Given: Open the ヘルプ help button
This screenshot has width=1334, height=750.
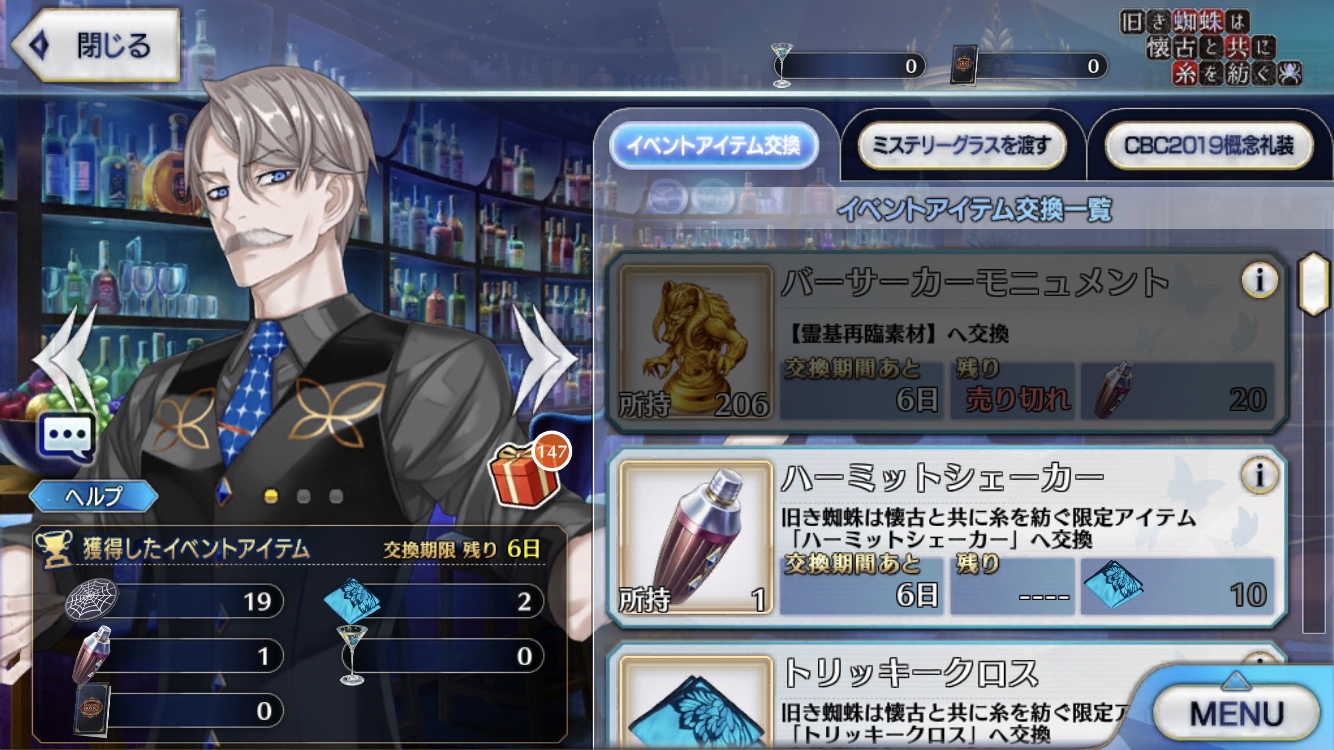Looking at the screenshot, I should coord(93,497).
